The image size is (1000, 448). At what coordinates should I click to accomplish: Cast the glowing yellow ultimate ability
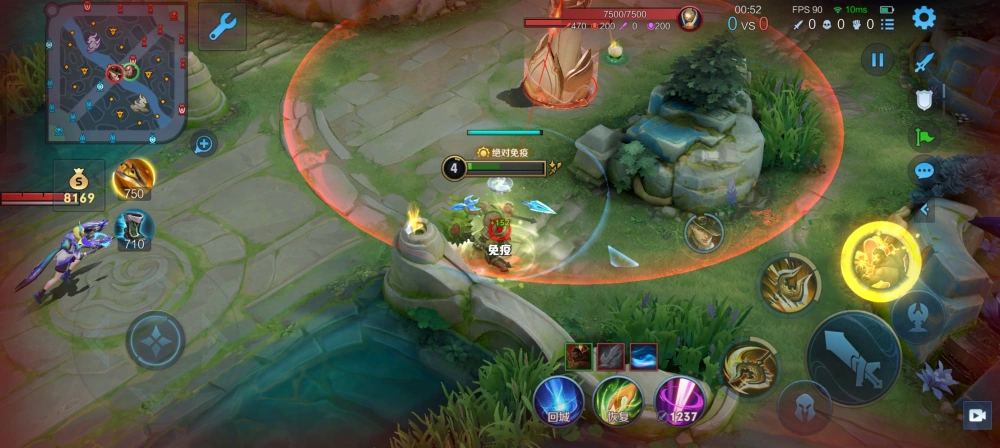[879, 262]
